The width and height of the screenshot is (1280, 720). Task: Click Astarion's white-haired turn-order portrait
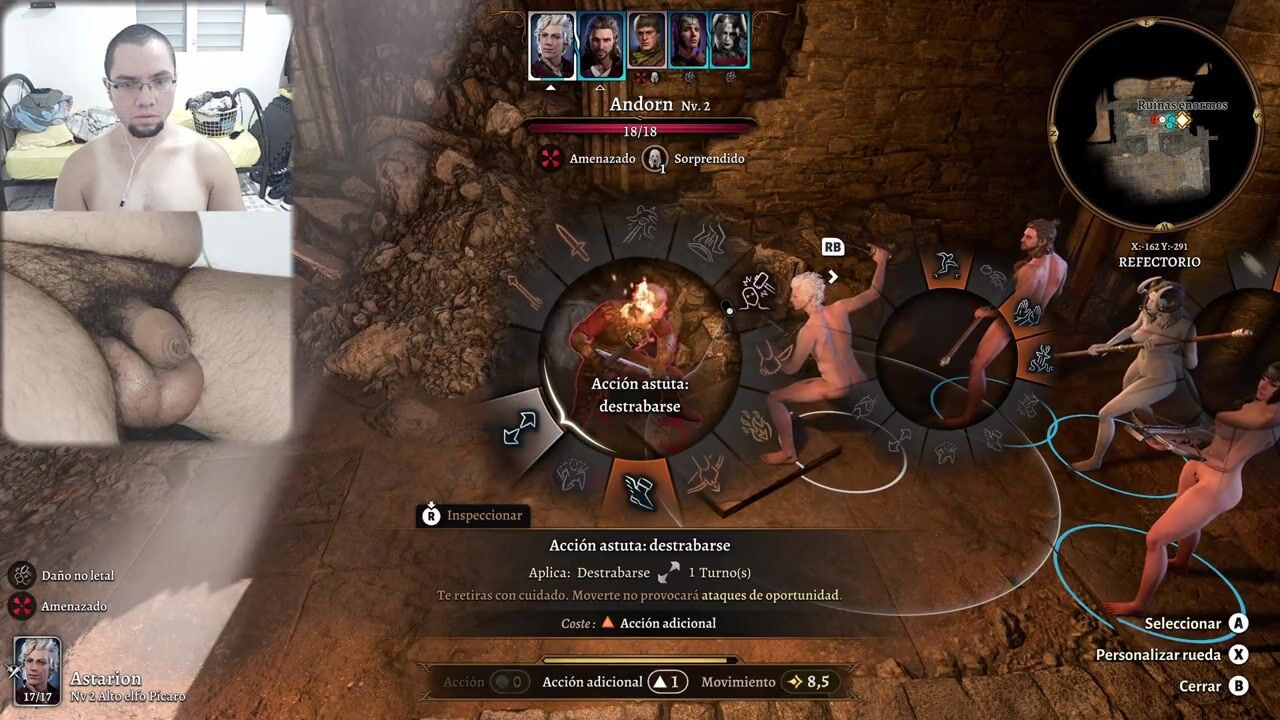pyautogui.click(x=551, y=45)
